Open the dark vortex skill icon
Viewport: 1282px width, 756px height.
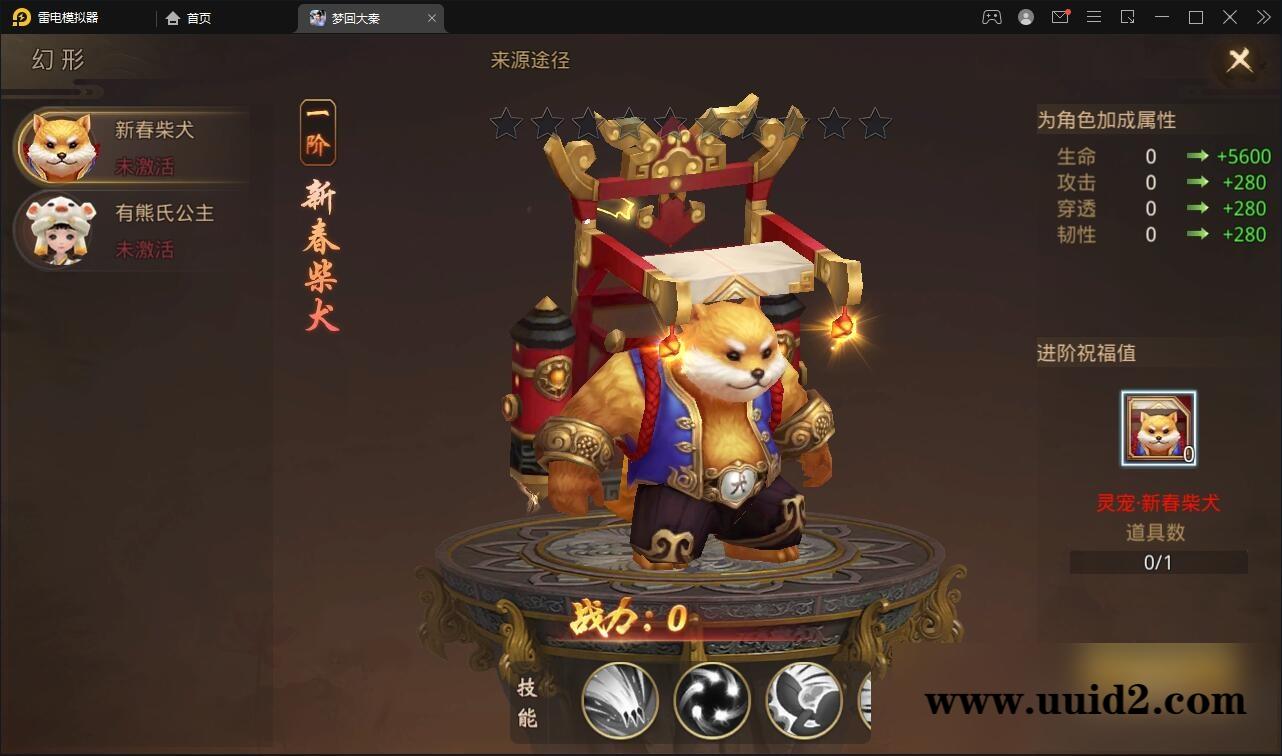712,701
